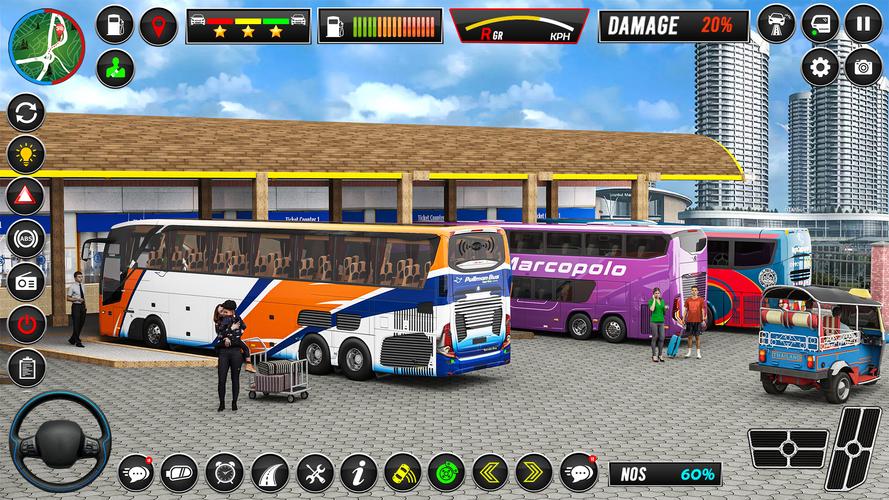Open the green passenger icon
The width and height of the screenshot is (889, 500).
(116, 68)
